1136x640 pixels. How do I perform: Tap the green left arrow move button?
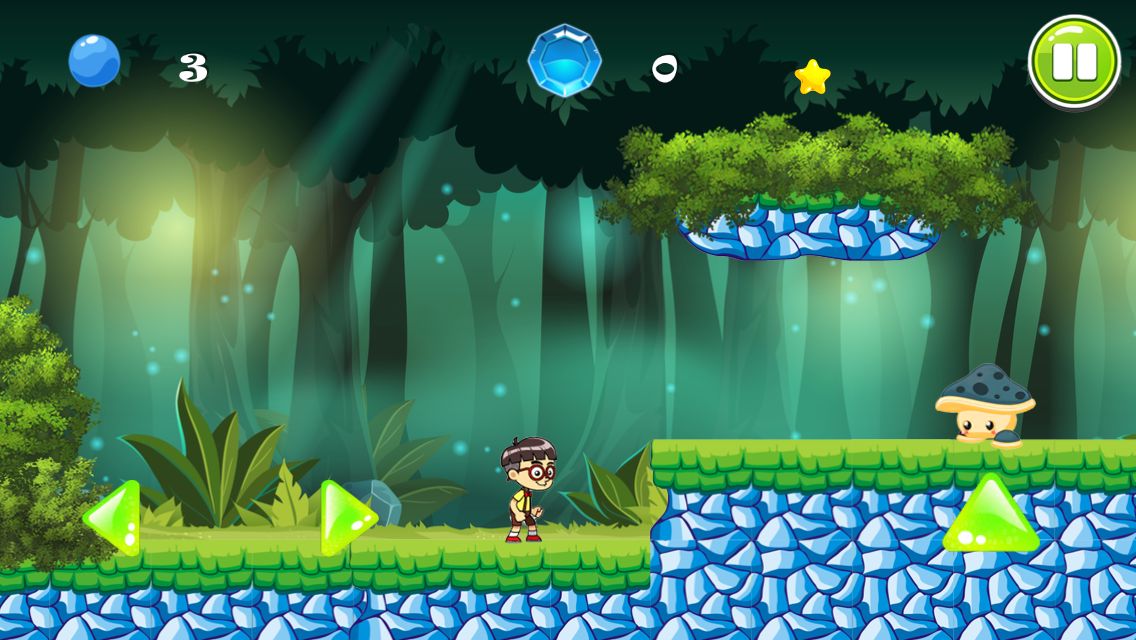pyautogui.click(x=113, y=517)
